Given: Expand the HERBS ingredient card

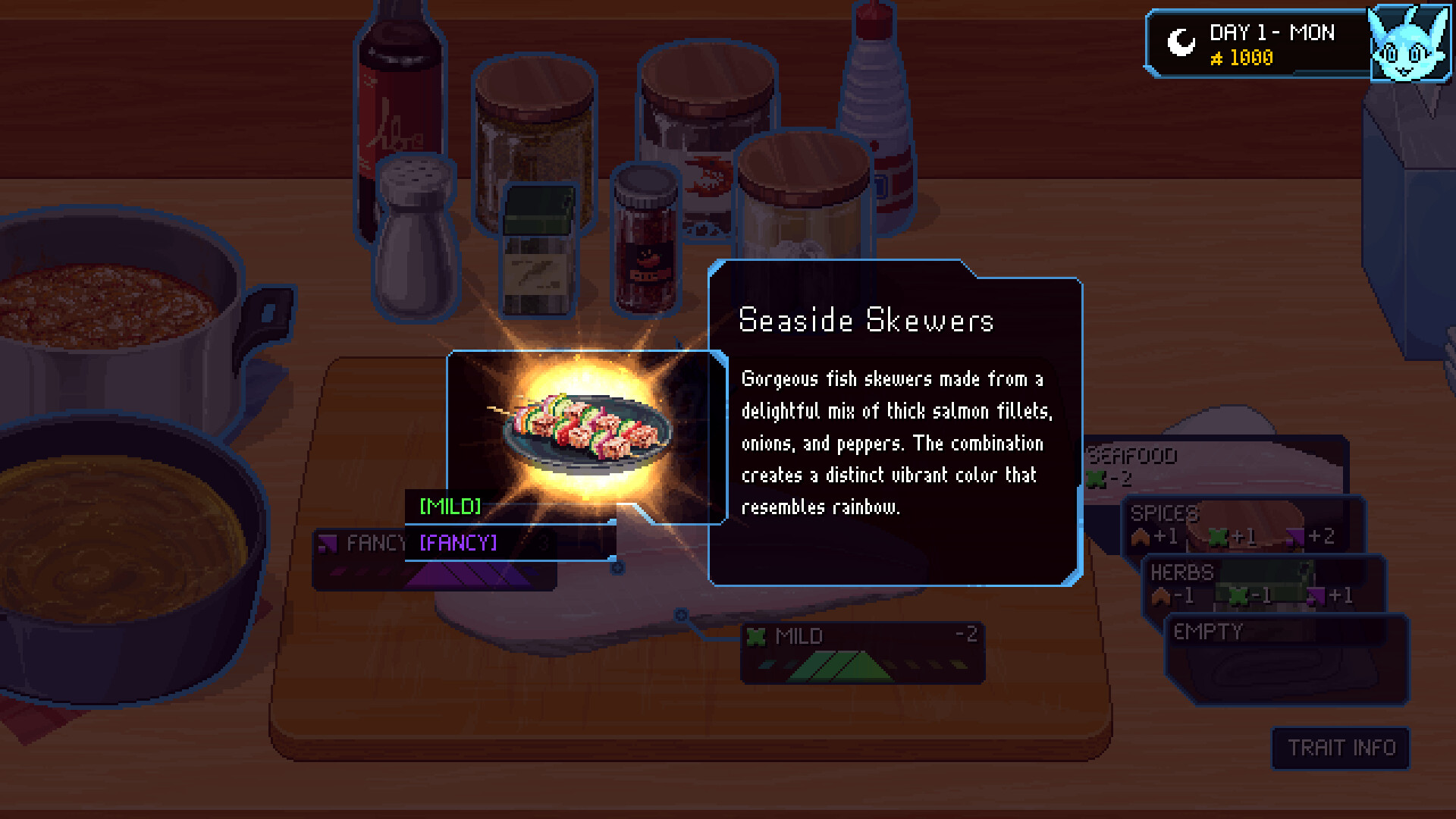Looking at the screenshot, I should click(1181, 573).
